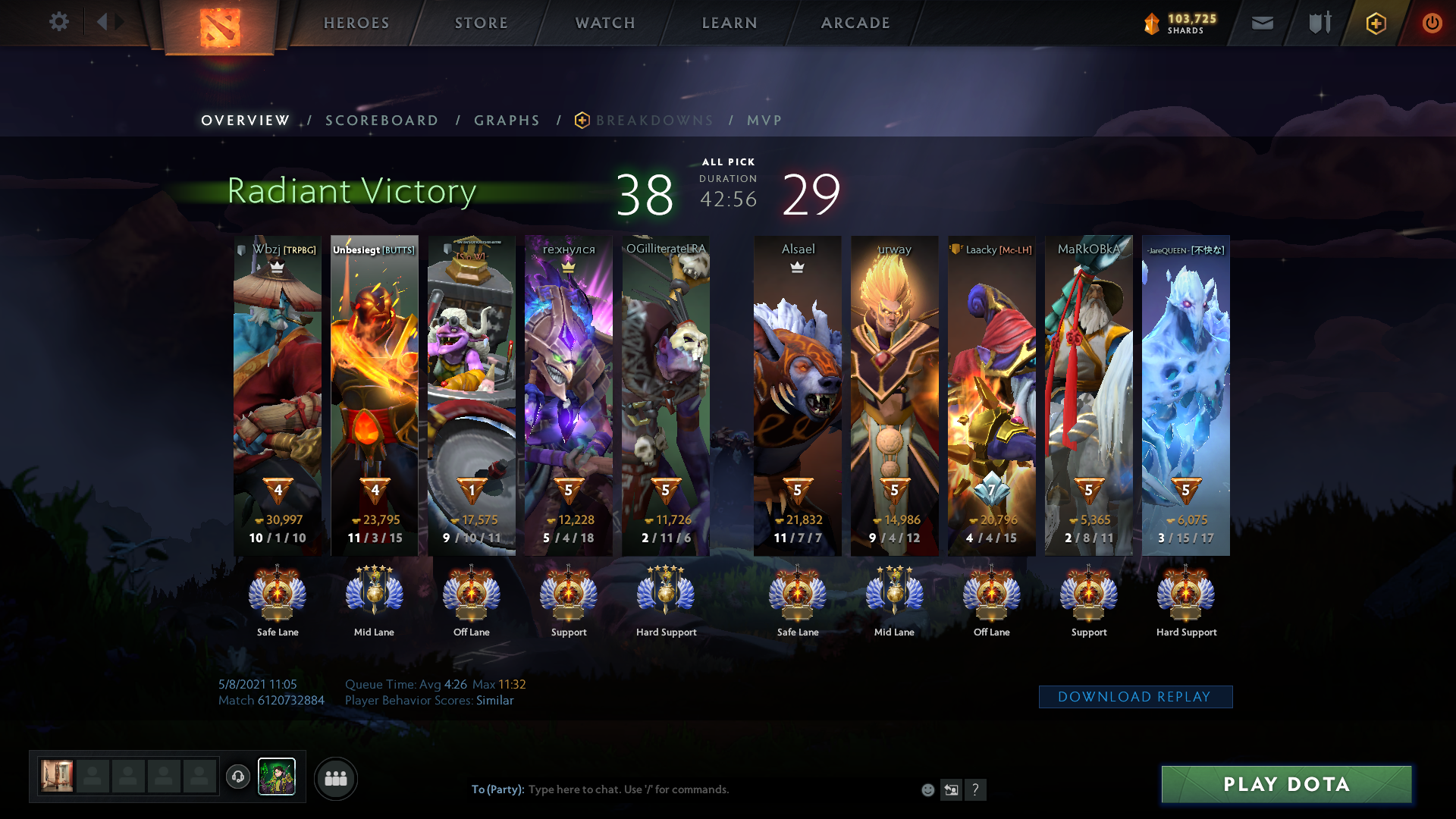Image resolution: width=1456 pixels, height=819 pixels.
Task: Open the mail inbox icon
Action: click(1263, 24)
